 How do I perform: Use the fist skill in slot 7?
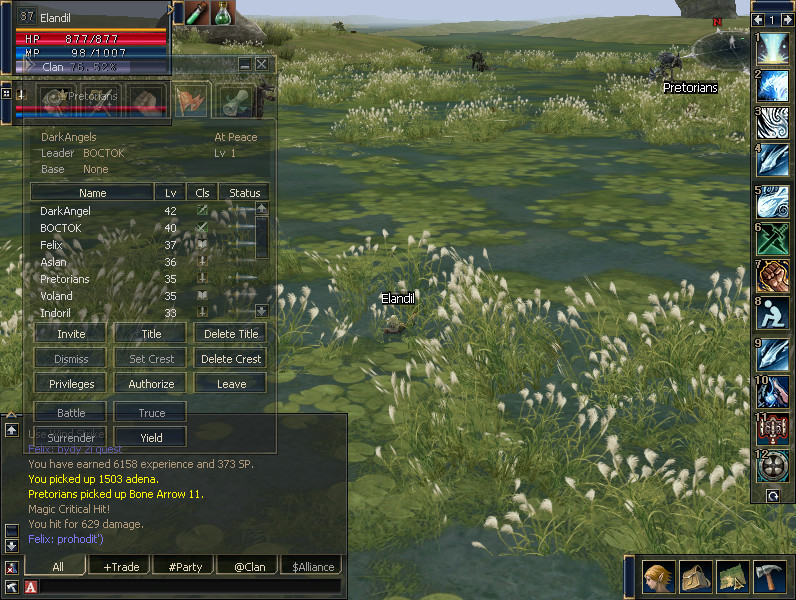pos(774,275)
